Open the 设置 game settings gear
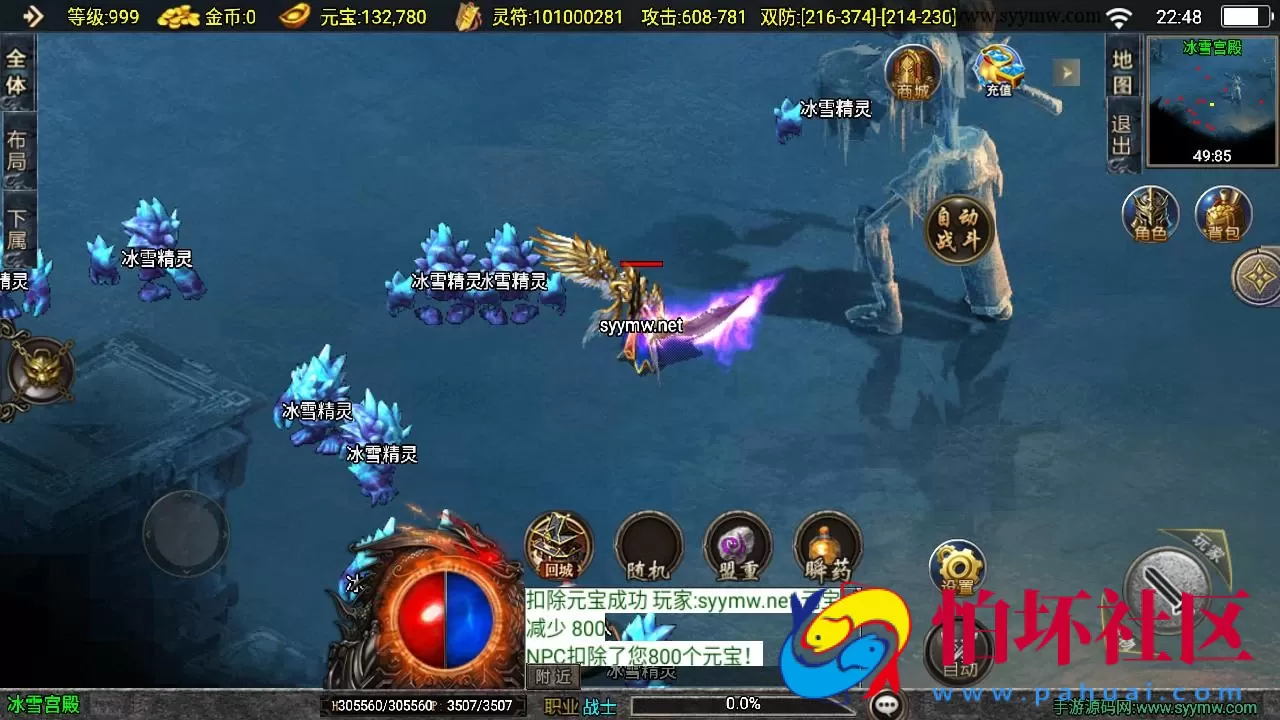The image size is (1280, 720). coord(957,565)
